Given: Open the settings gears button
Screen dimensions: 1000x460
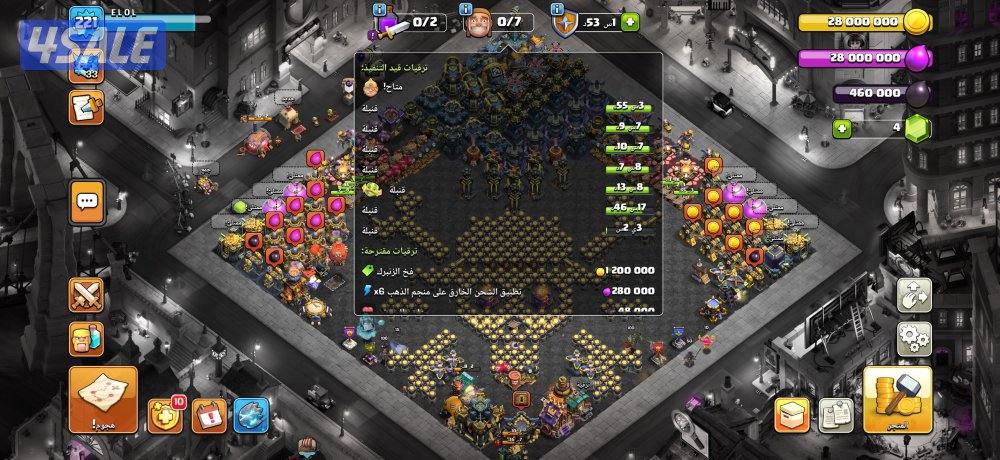Looking at the screenshot, I should coord(915,336).
